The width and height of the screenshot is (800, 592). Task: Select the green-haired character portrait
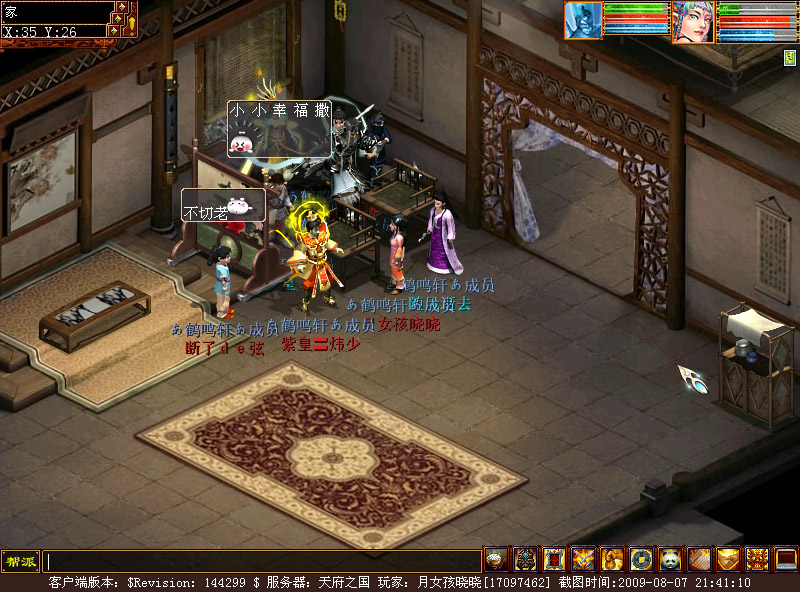(x=693, y=22)
